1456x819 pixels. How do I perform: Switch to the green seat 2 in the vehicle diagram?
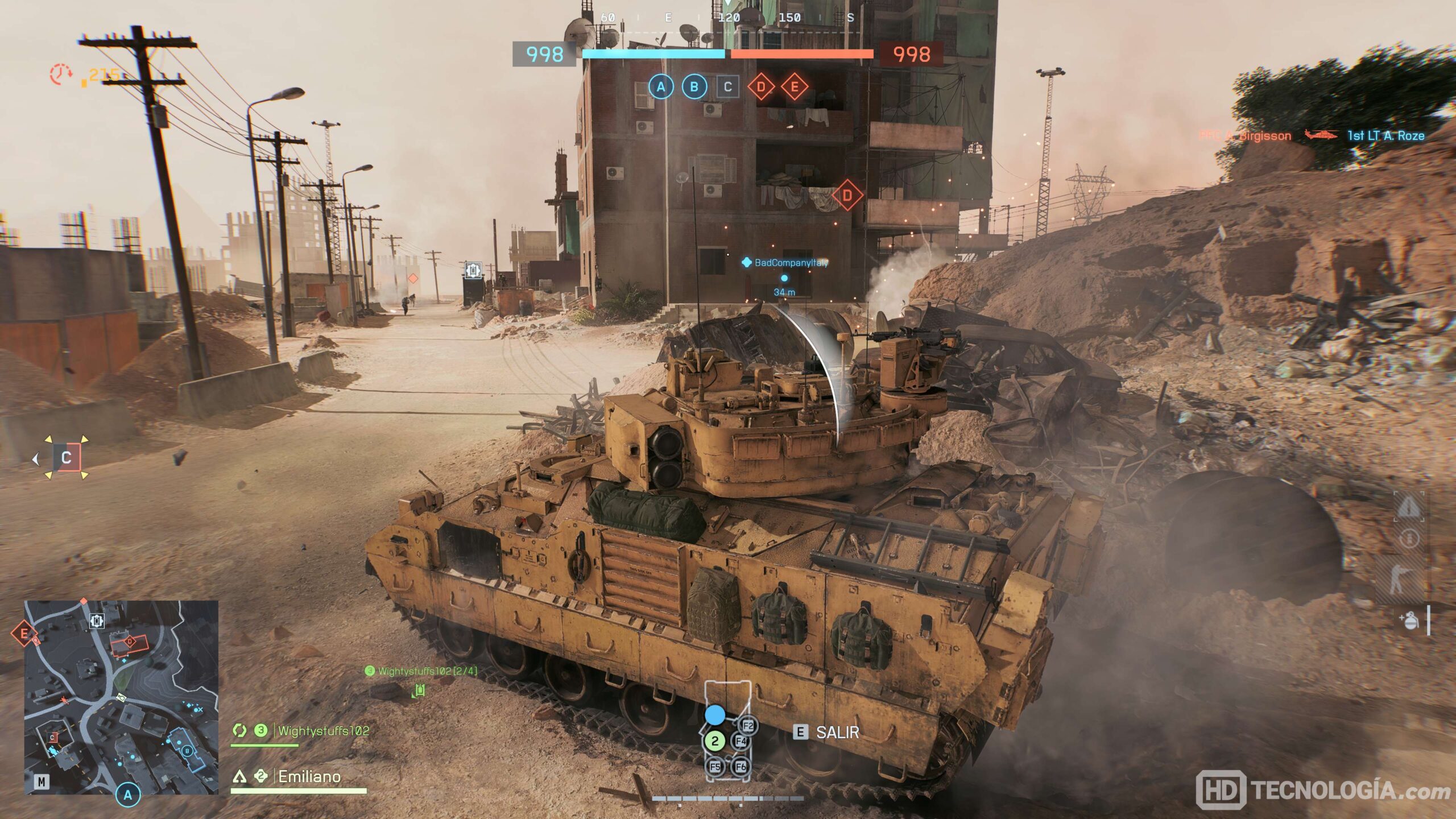(x=715, y=741)
